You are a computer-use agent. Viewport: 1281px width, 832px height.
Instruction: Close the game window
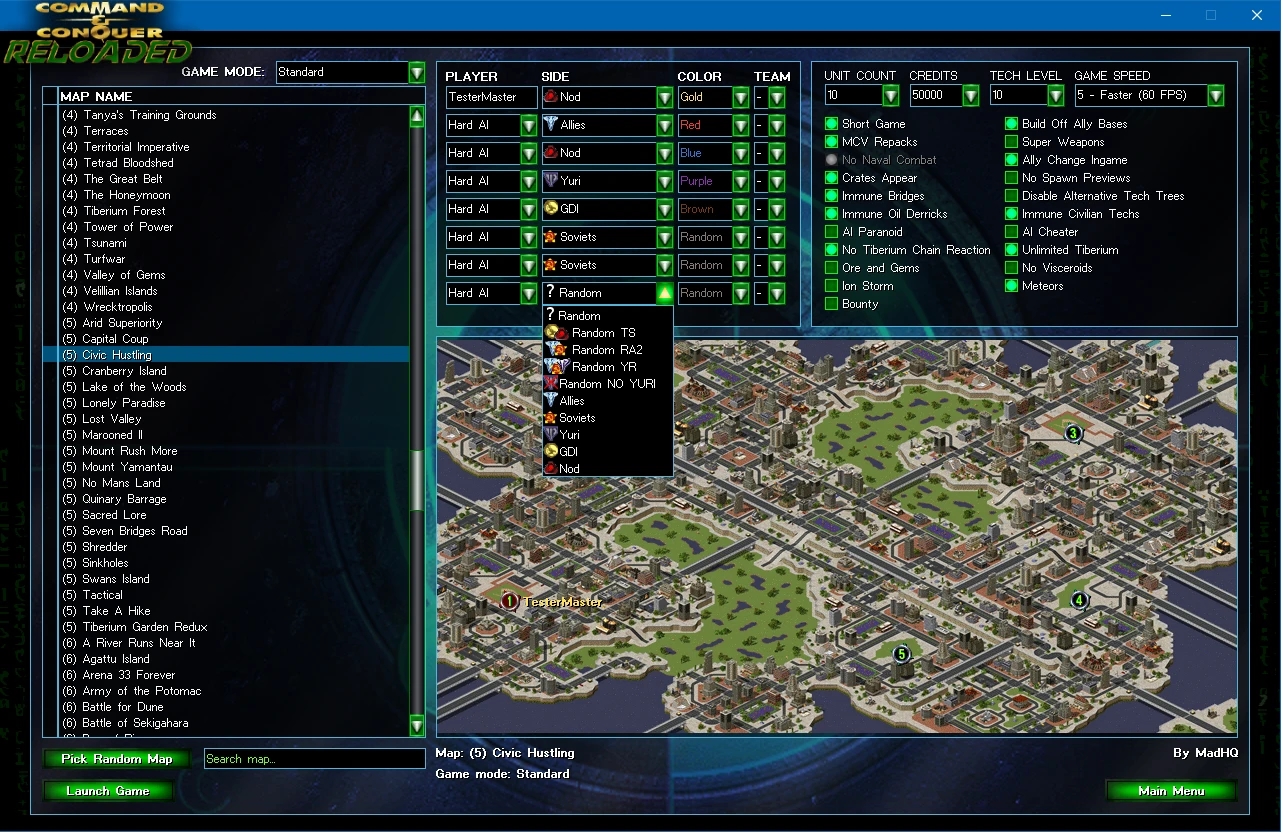point(1257,15)
